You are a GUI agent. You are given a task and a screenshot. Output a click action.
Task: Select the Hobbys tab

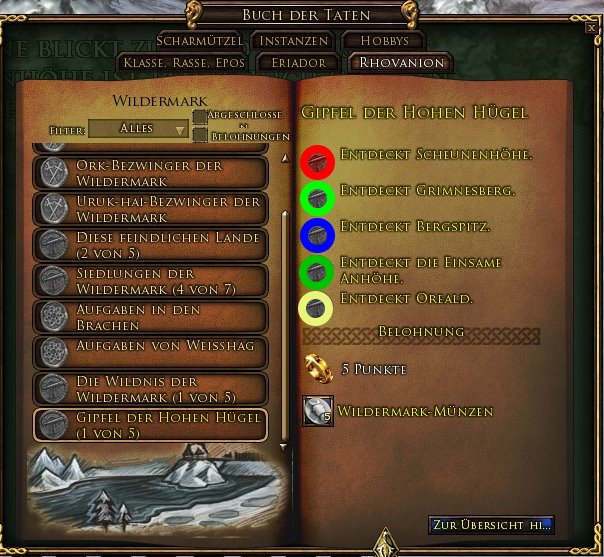click(x=385, y=41)
